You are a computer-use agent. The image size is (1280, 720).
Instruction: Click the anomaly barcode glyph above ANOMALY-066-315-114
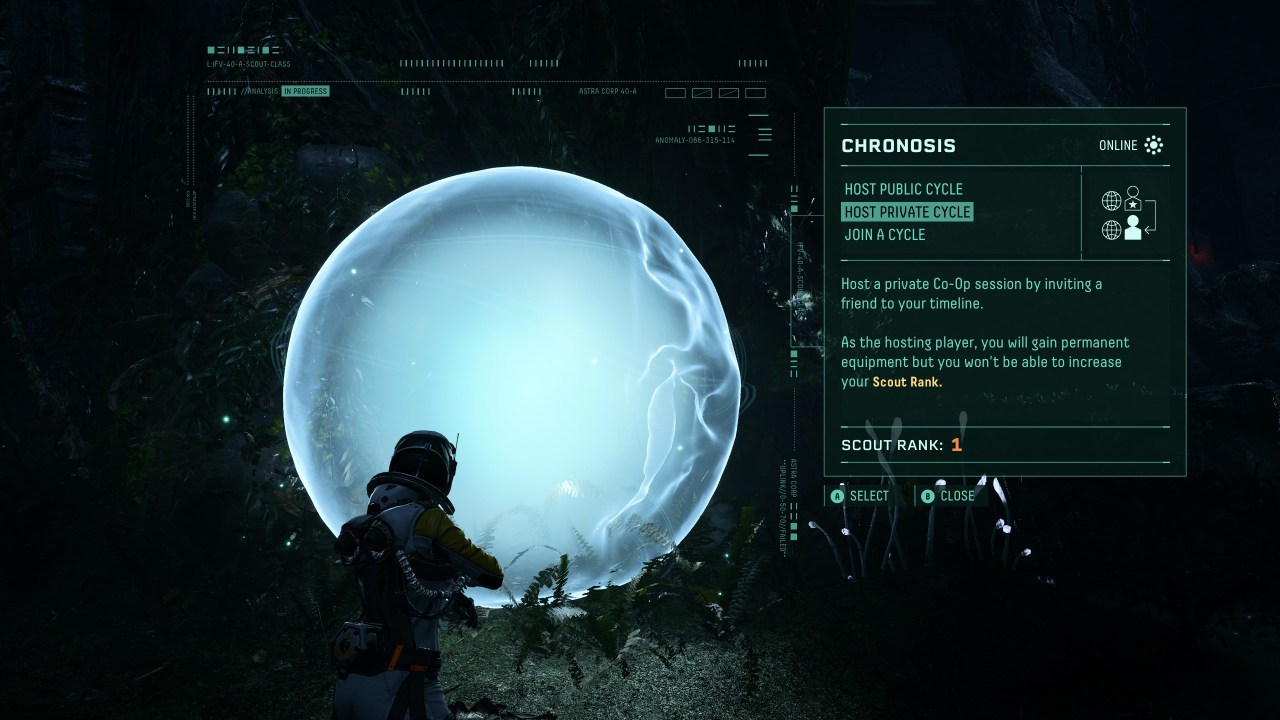pos(712,128)
